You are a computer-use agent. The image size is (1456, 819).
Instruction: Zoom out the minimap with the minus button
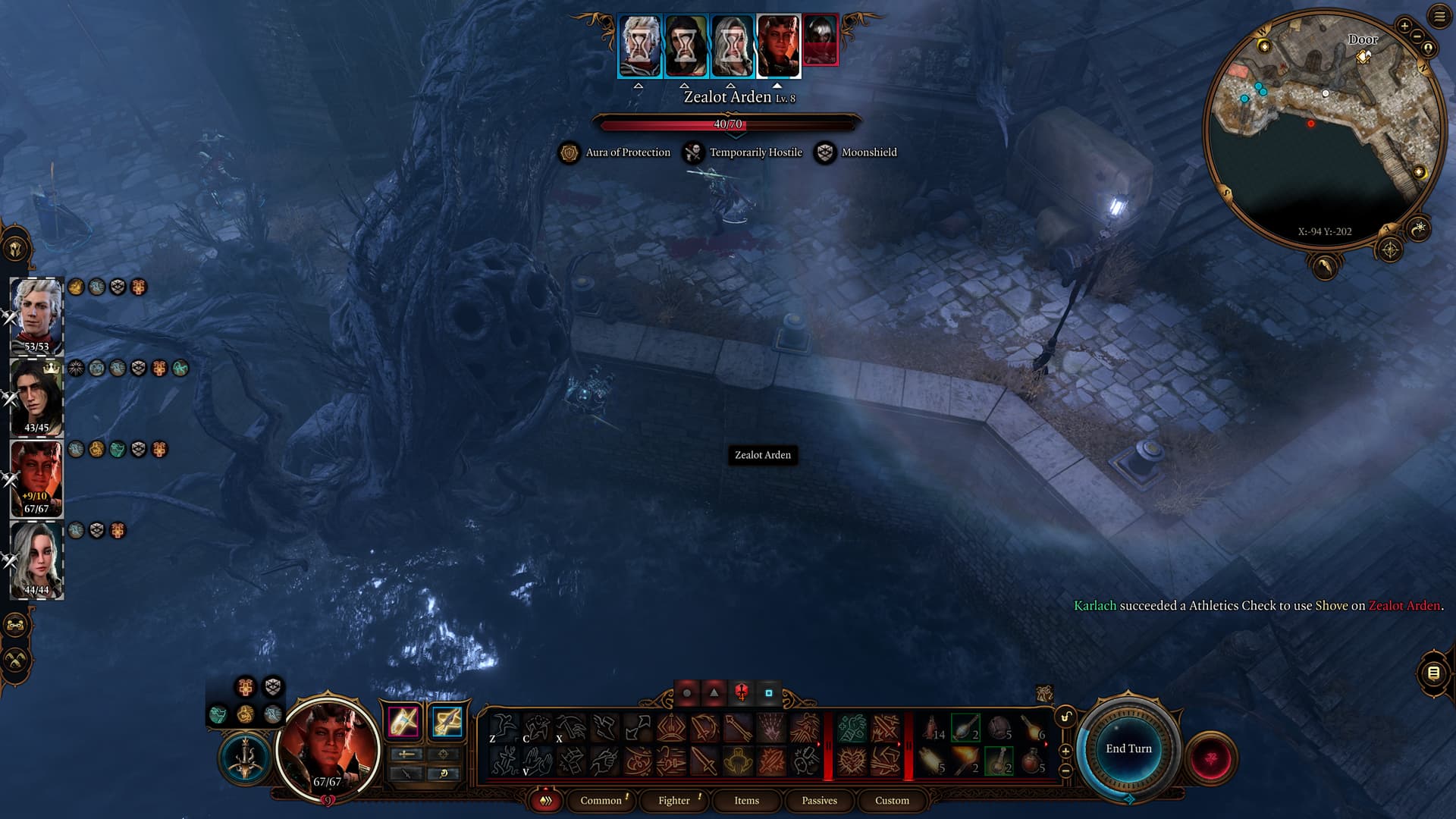[x=1417, y=36]
